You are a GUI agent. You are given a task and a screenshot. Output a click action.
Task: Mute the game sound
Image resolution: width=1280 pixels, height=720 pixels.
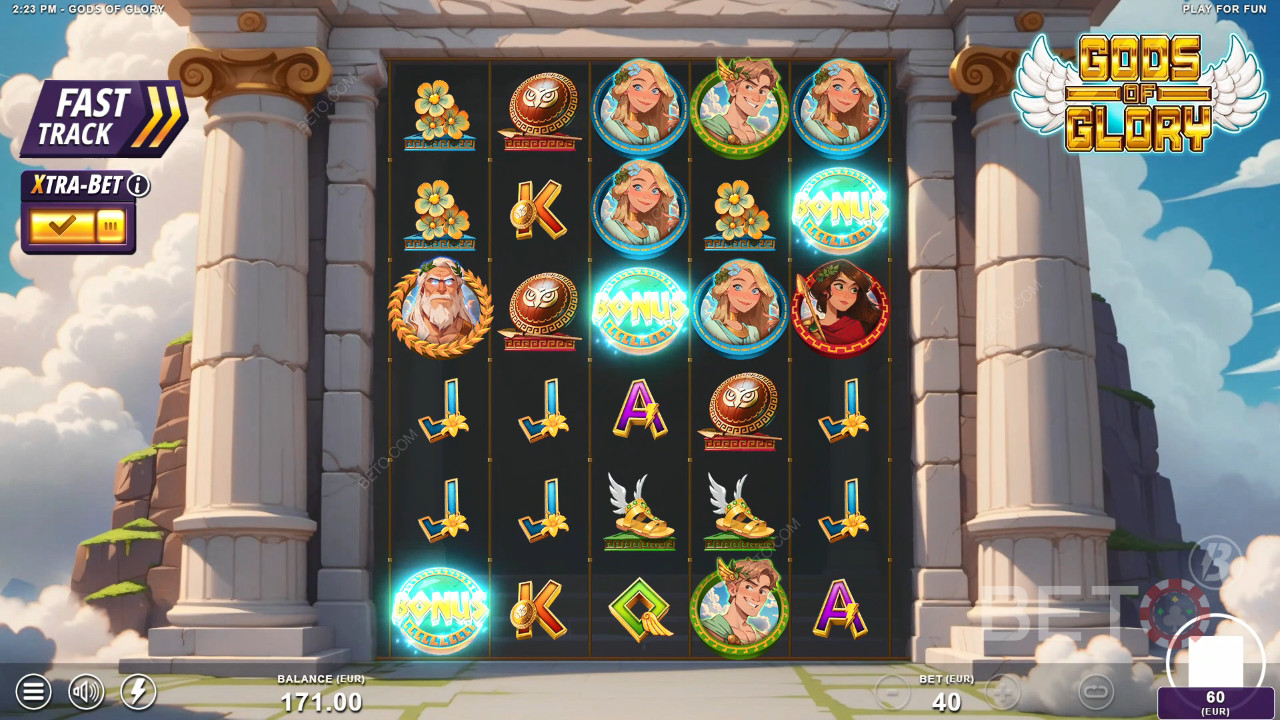click(x=86, y=691)
